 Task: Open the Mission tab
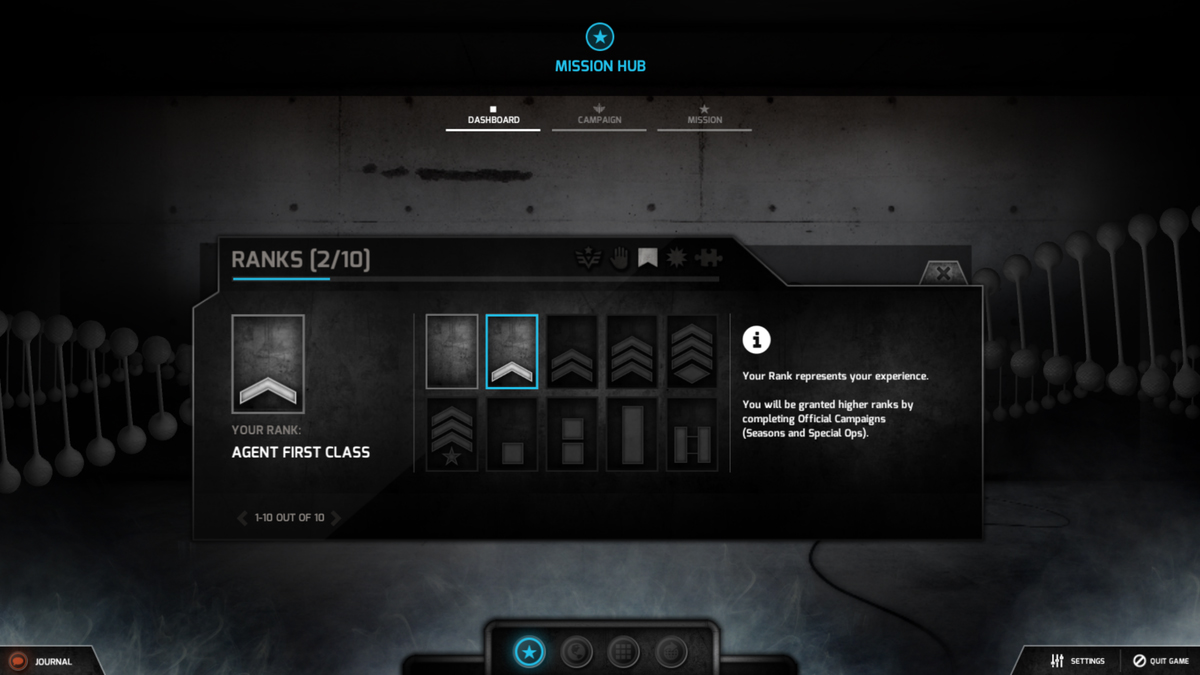coord(704,116)
